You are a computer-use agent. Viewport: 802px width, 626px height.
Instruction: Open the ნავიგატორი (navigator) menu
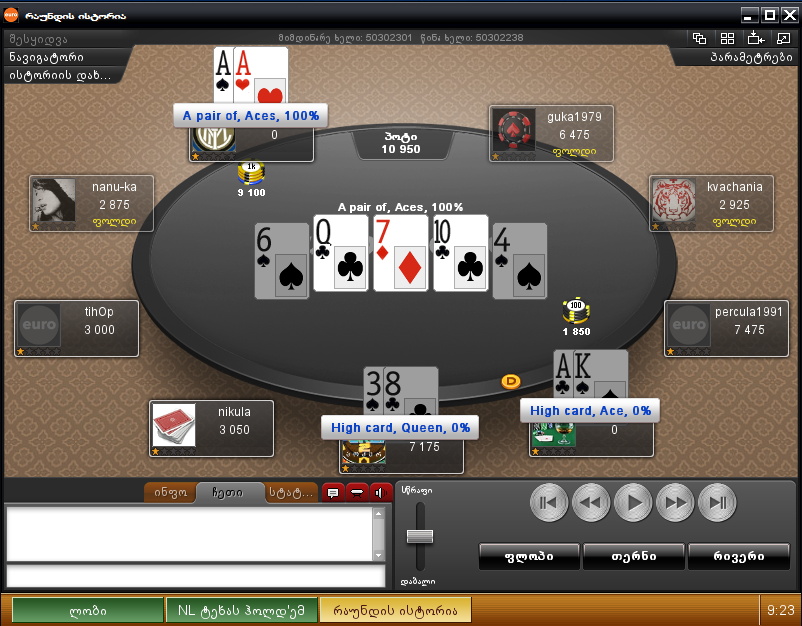click(x=48, y=57)
